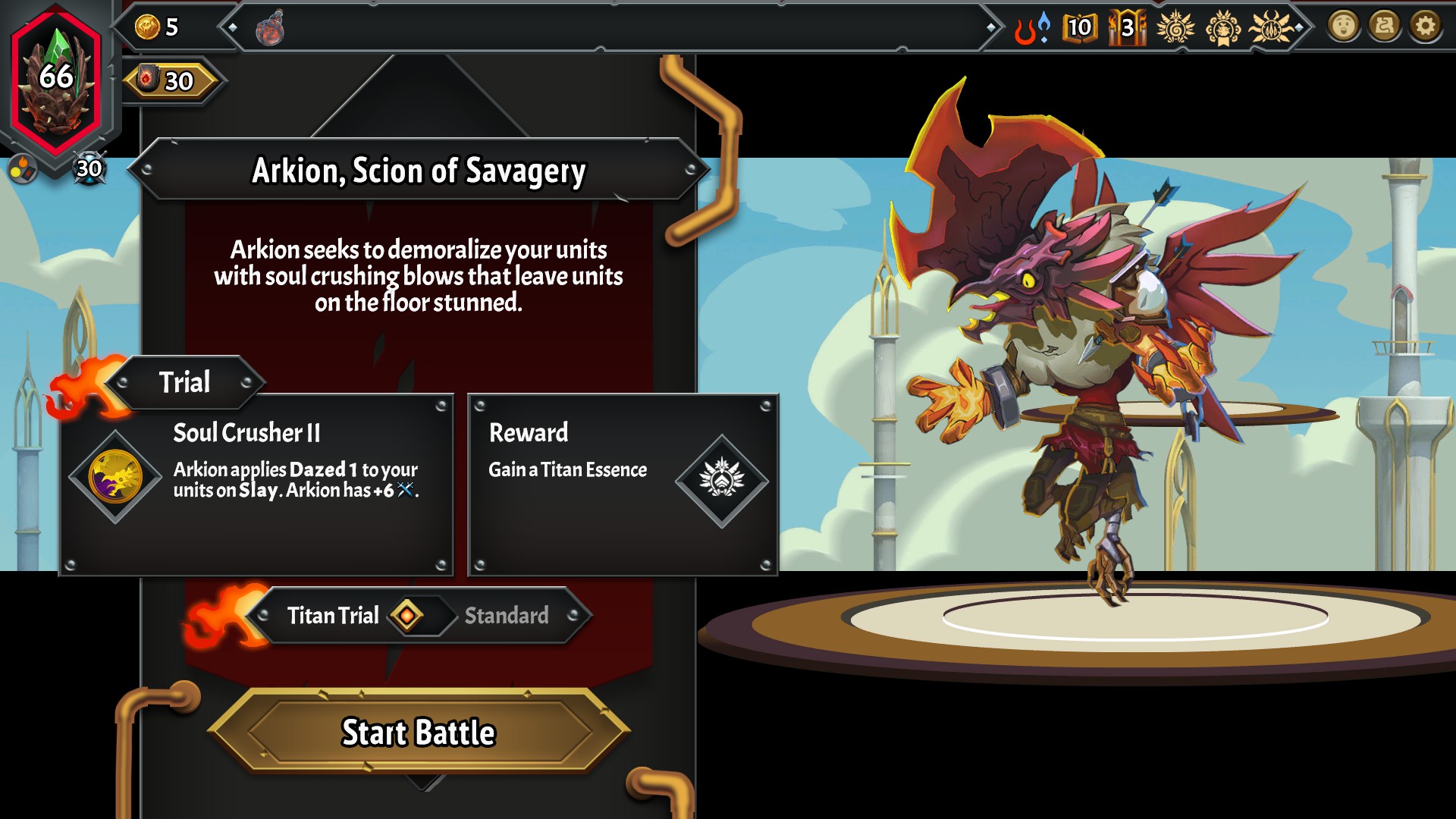
Task: Open the three-colored orbs icon below the Pyre
Action: (22, 169)
